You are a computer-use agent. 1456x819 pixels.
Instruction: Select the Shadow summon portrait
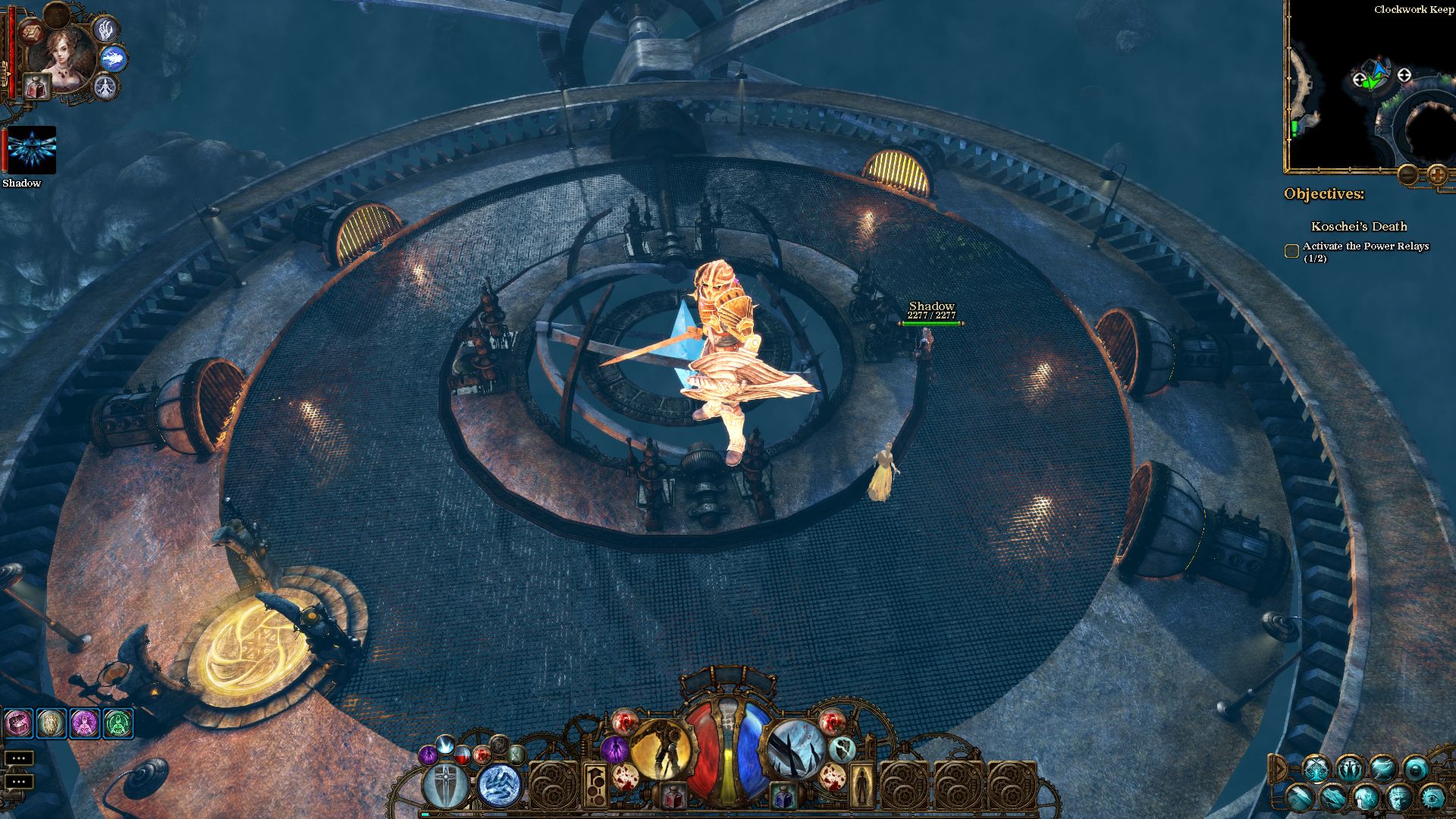31,149
